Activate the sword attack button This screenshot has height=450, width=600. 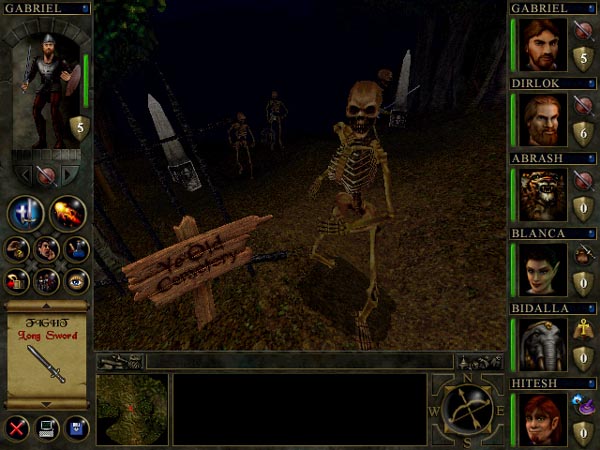click(x=25, y=213)
